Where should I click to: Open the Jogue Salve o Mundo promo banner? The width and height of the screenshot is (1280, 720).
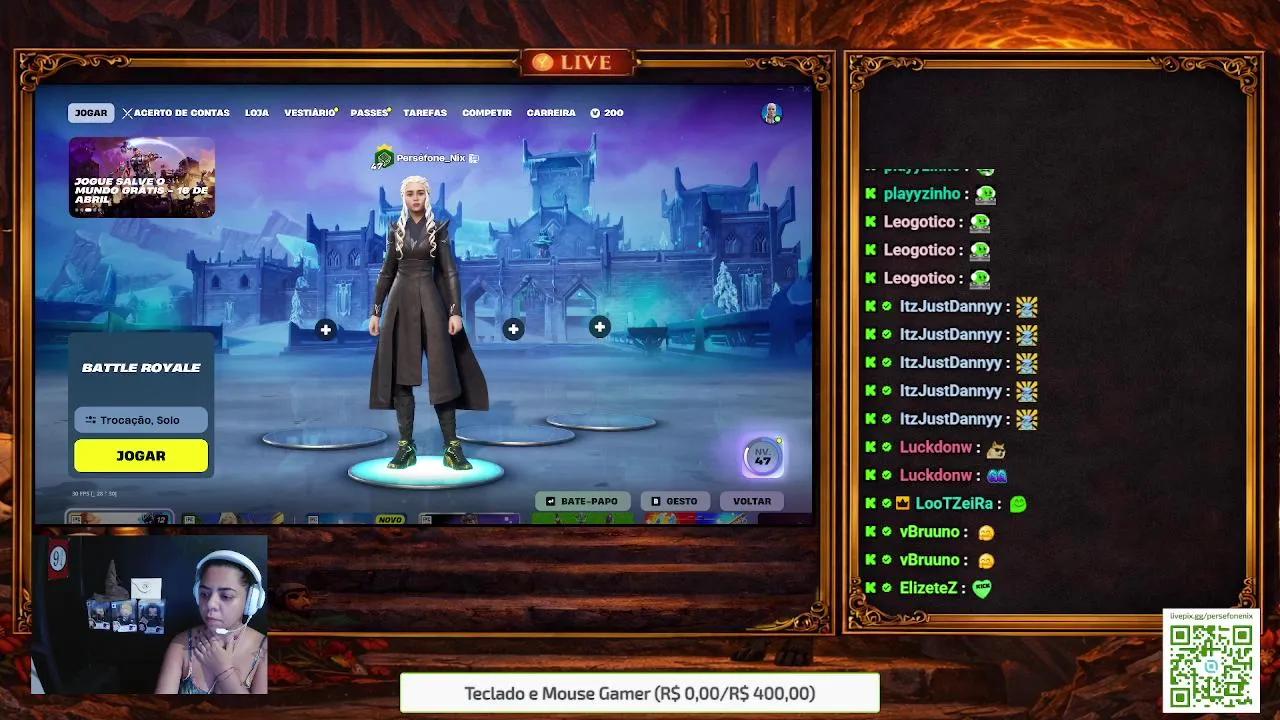point(141,182)
